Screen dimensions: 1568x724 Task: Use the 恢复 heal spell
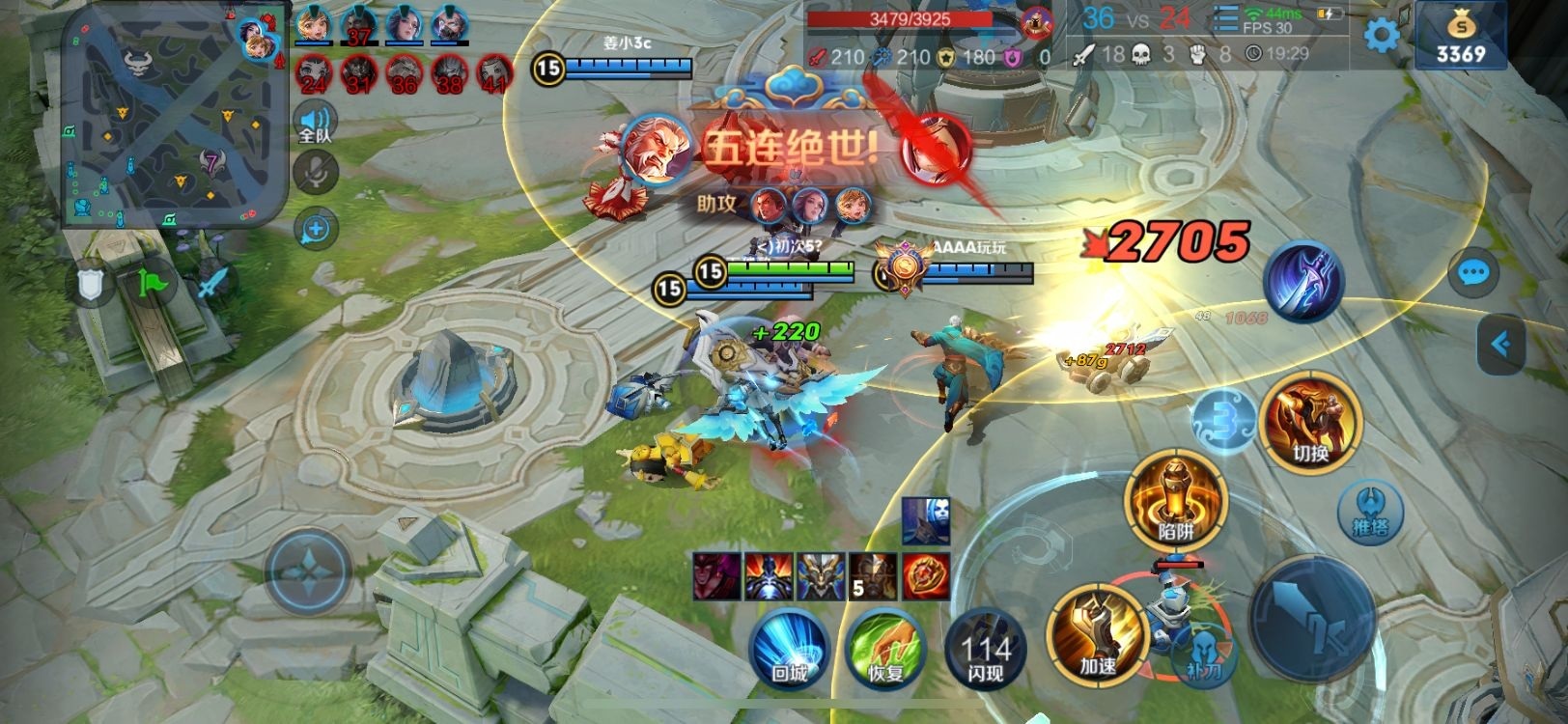click(884, 647)
